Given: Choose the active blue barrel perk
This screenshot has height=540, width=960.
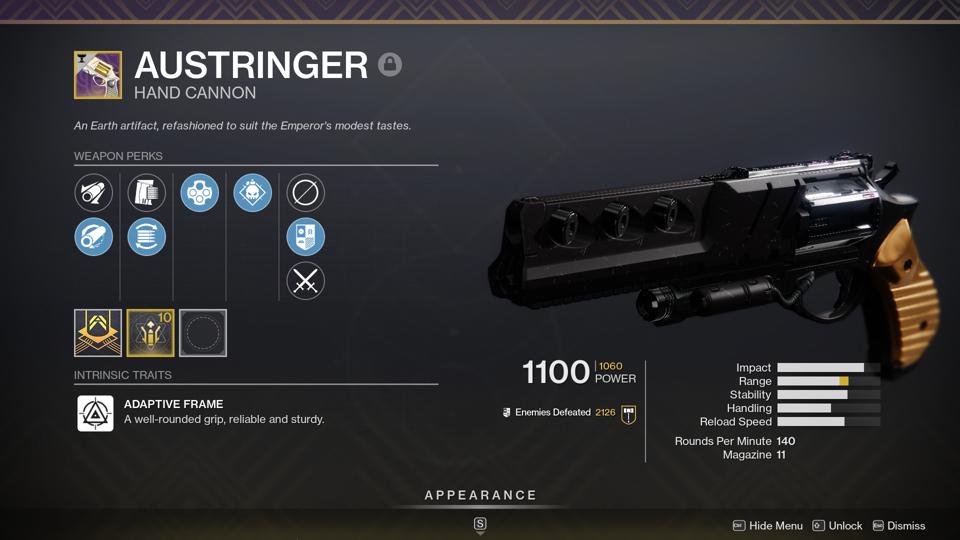Looking at the screenshot, I should 94,237.
